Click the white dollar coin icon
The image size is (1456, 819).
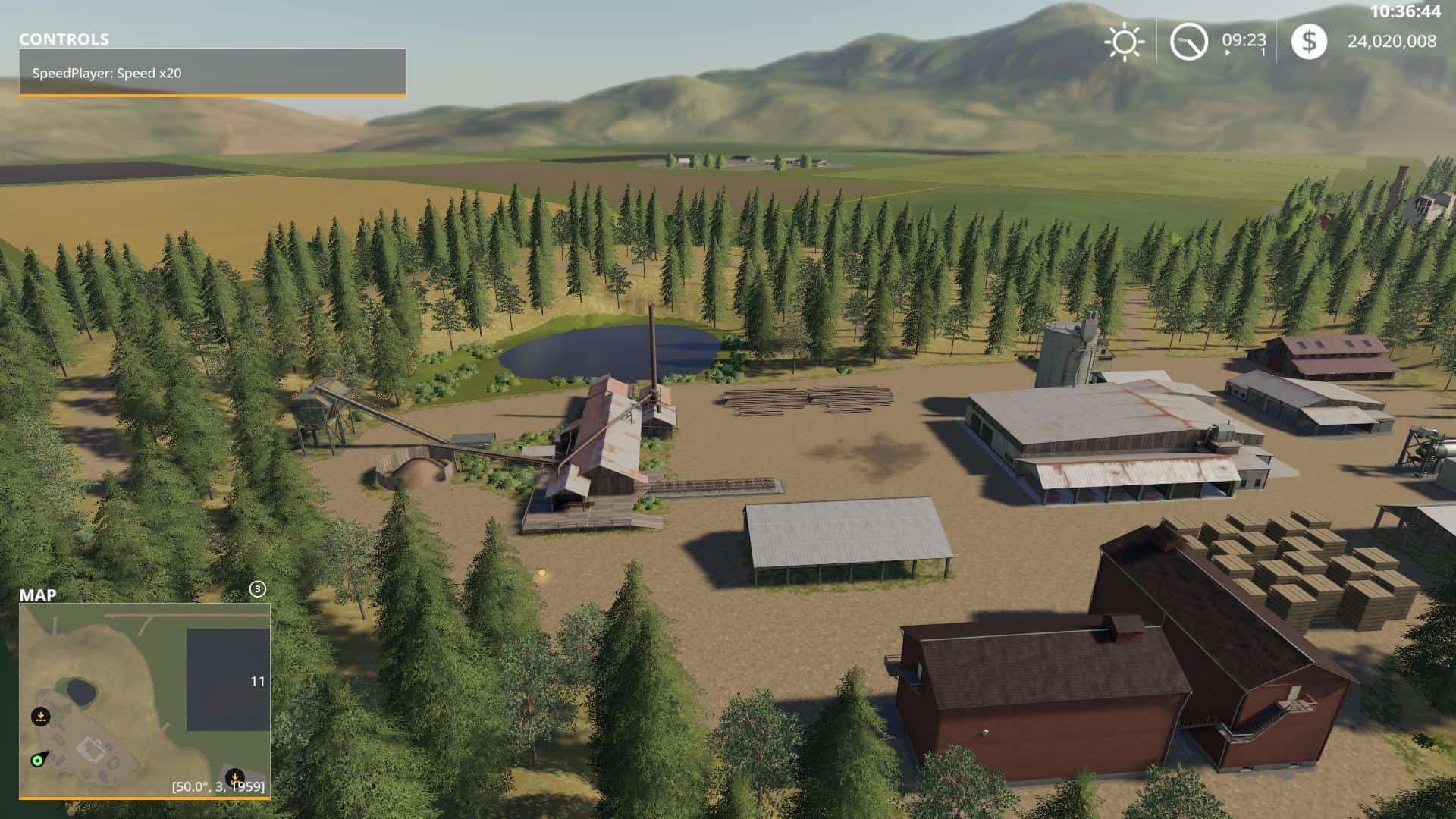point(1309,43)
